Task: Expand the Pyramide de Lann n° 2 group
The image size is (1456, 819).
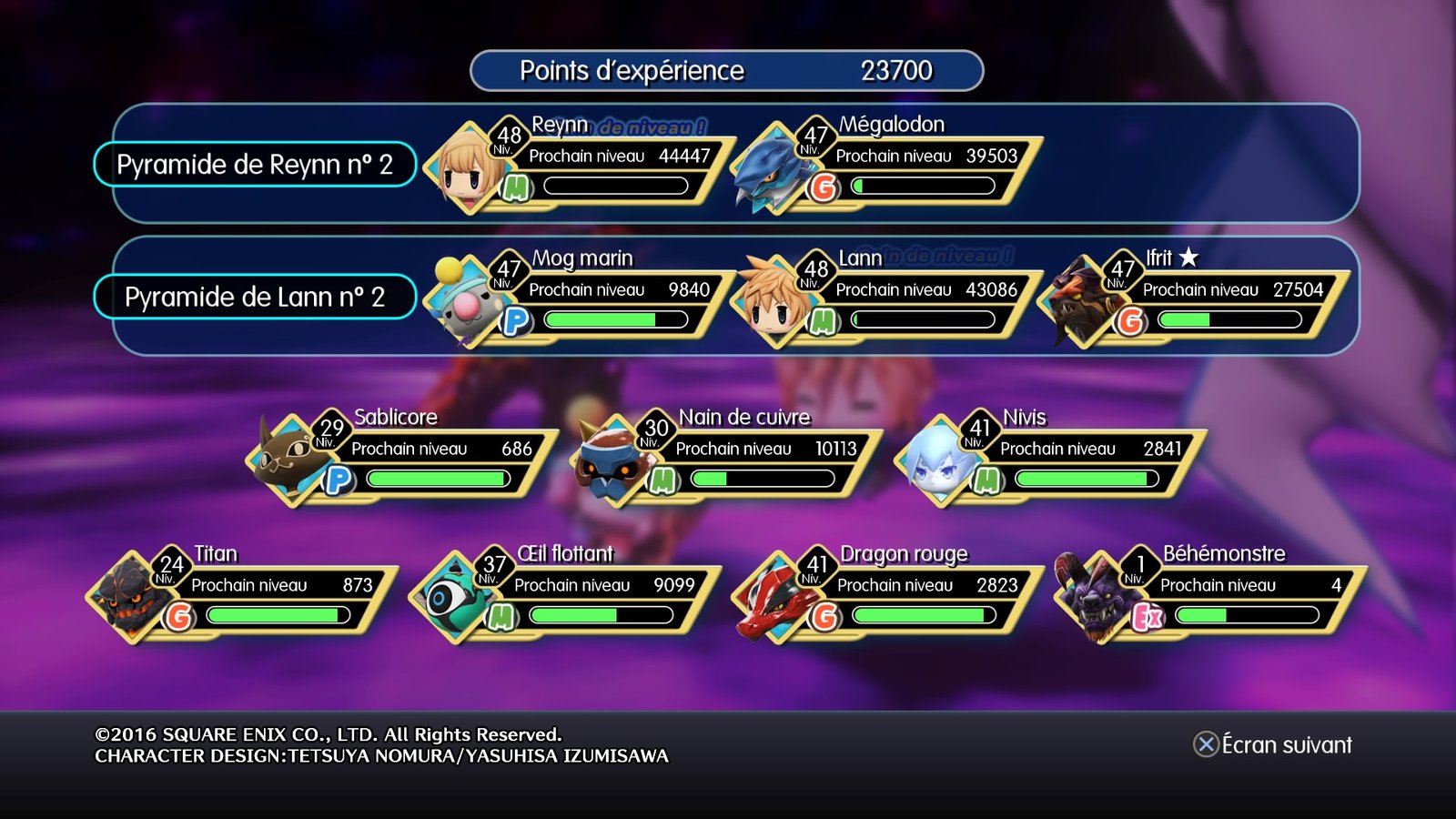Action: (x=253, y=297)
